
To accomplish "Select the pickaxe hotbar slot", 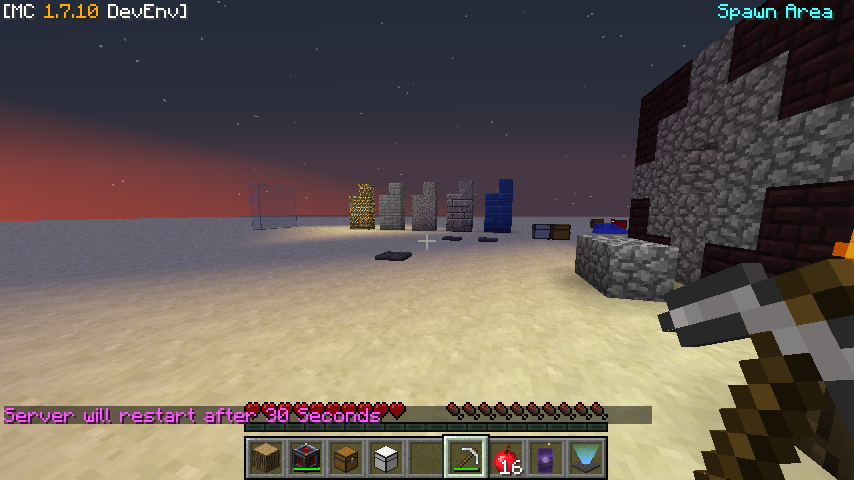I will pyautogui.click(x=466, y=457).
